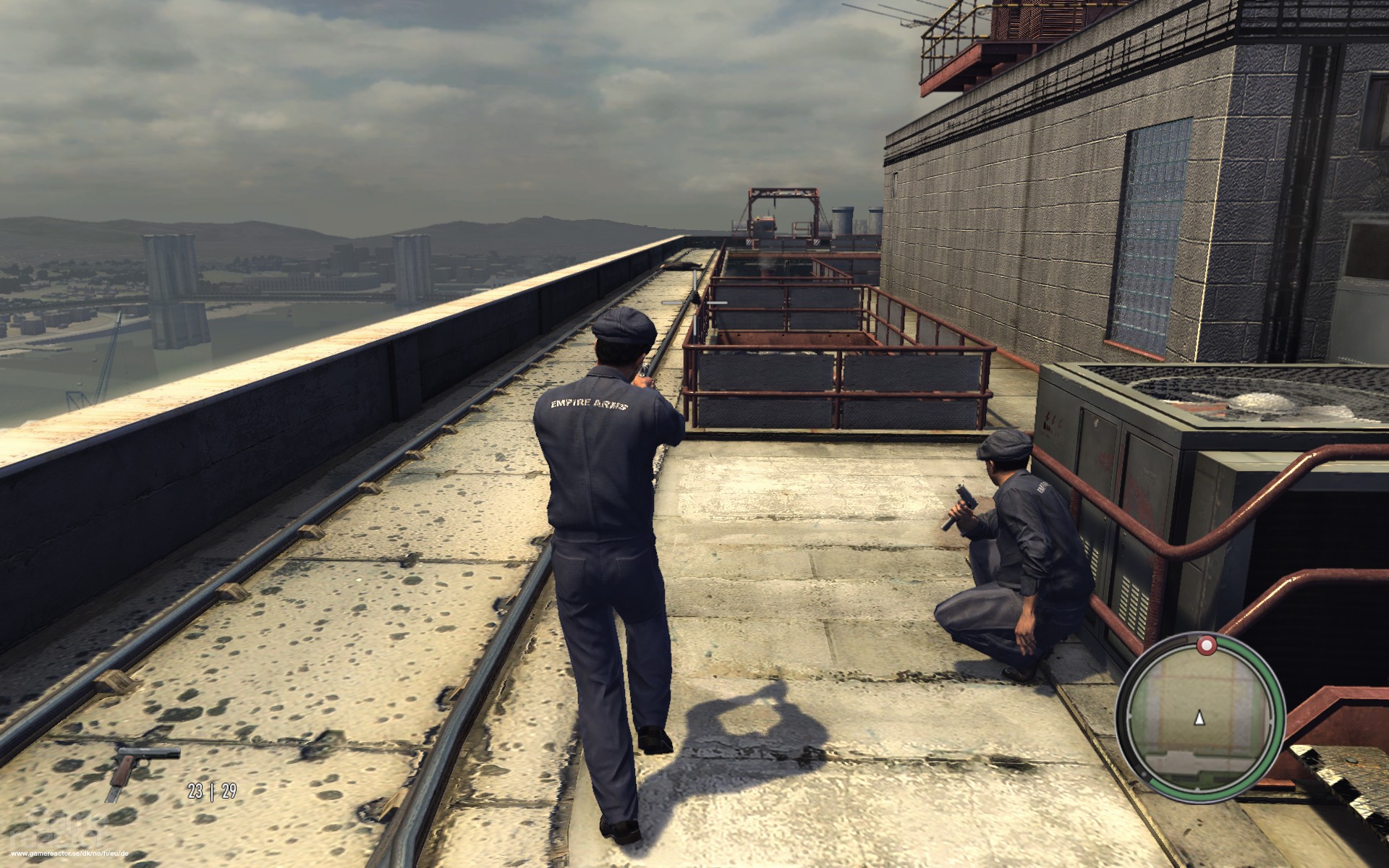Click the white player arrow on the minimap
Screen dimensions: 1389x868
pyautogui.click(x=1199, y=718)
